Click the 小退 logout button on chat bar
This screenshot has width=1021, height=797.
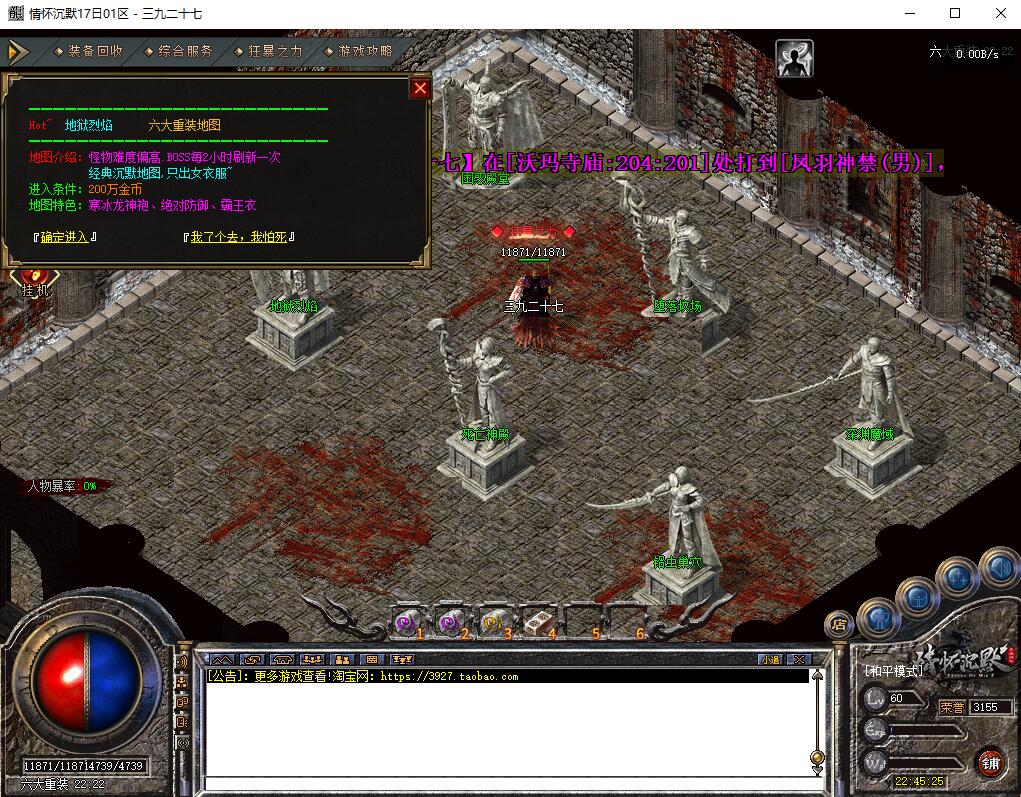[769, 660]
